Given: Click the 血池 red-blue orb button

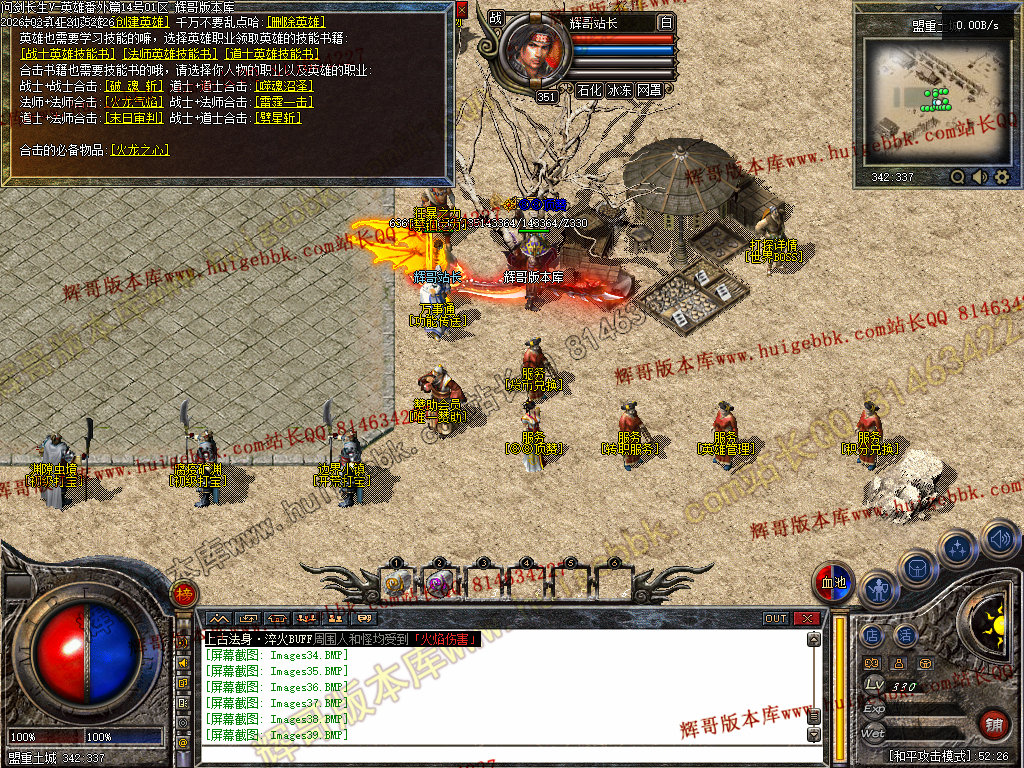Looking at the screenshot, I should pyautogui.click(x=833, y=584).
